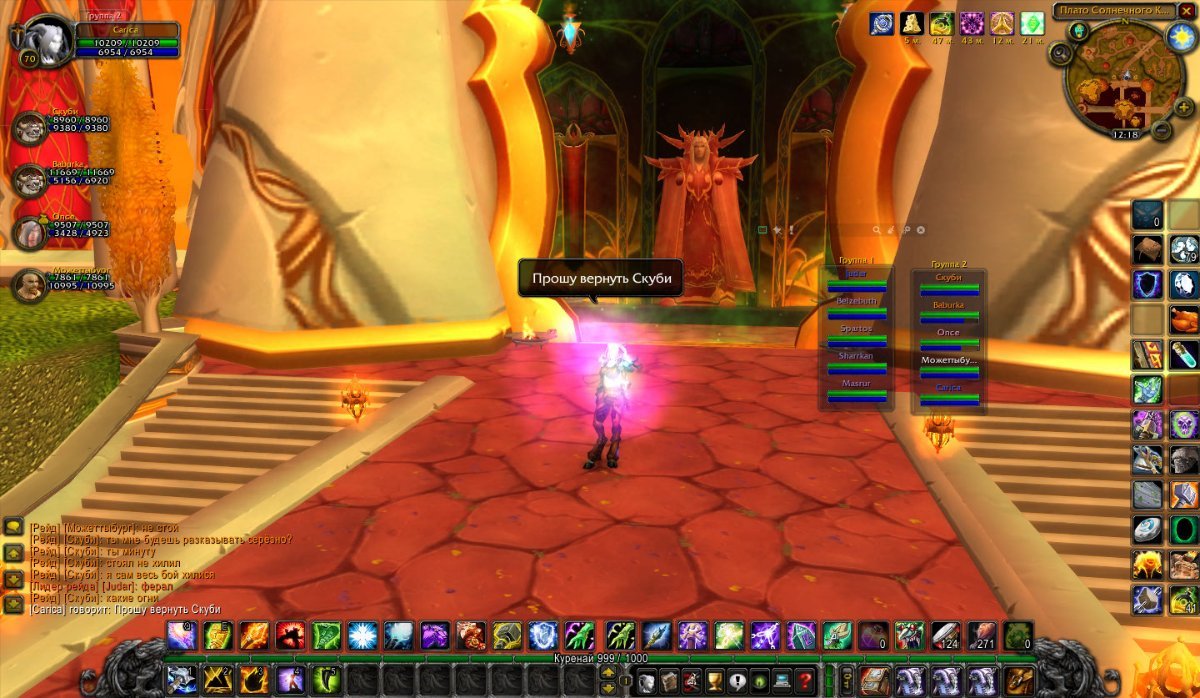The height and width of the screenshot is (698, 1200).
Task: Page the action bar up with the arrow
Action: tap(607, 673)
